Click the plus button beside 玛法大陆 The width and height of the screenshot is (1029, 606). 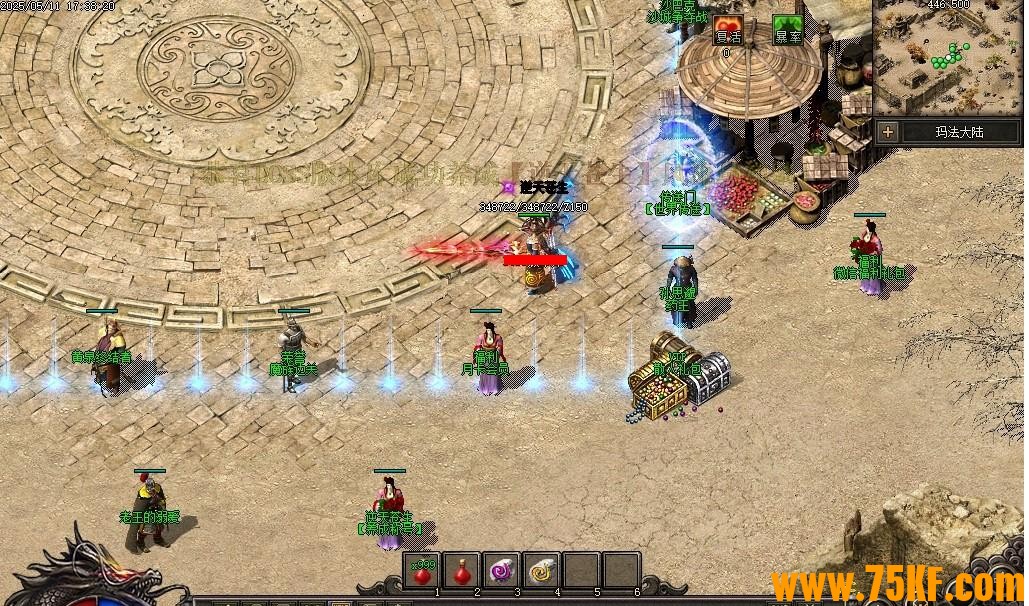(887, 131)
